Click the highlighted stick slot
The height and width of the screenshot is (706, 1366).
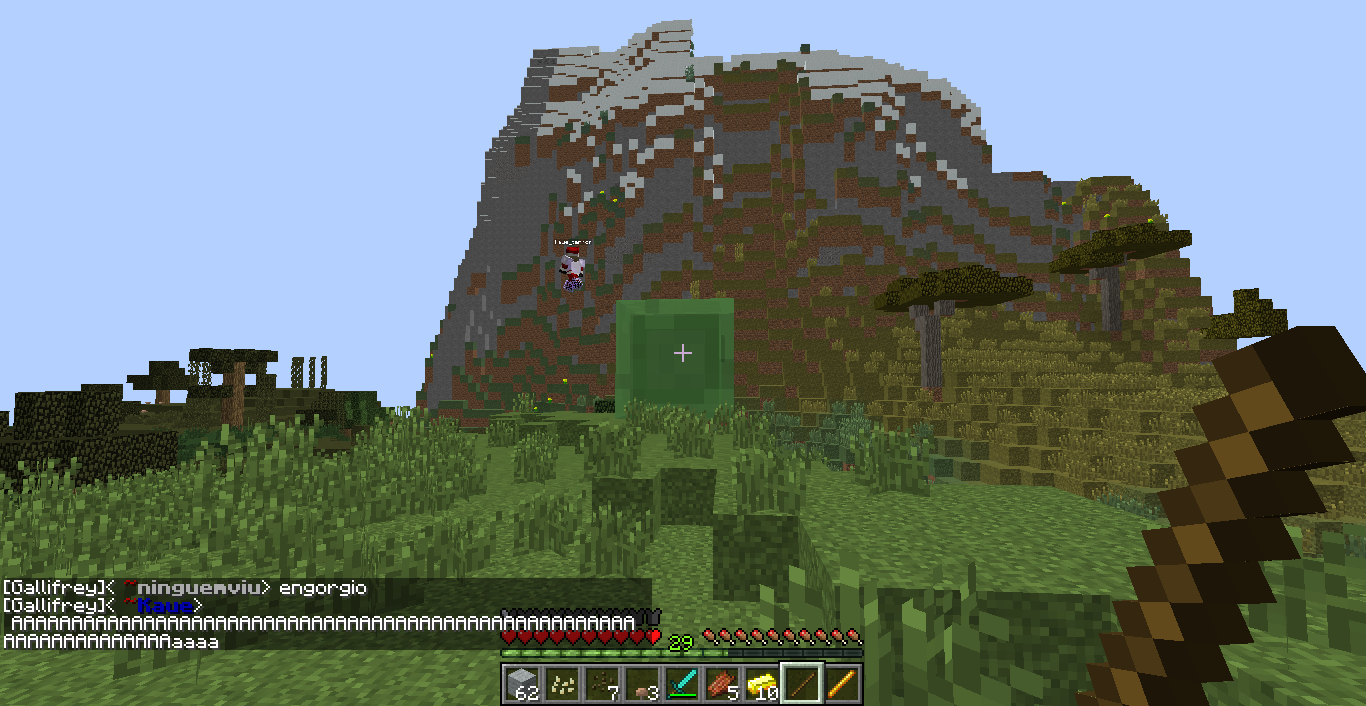coord(802,684)
